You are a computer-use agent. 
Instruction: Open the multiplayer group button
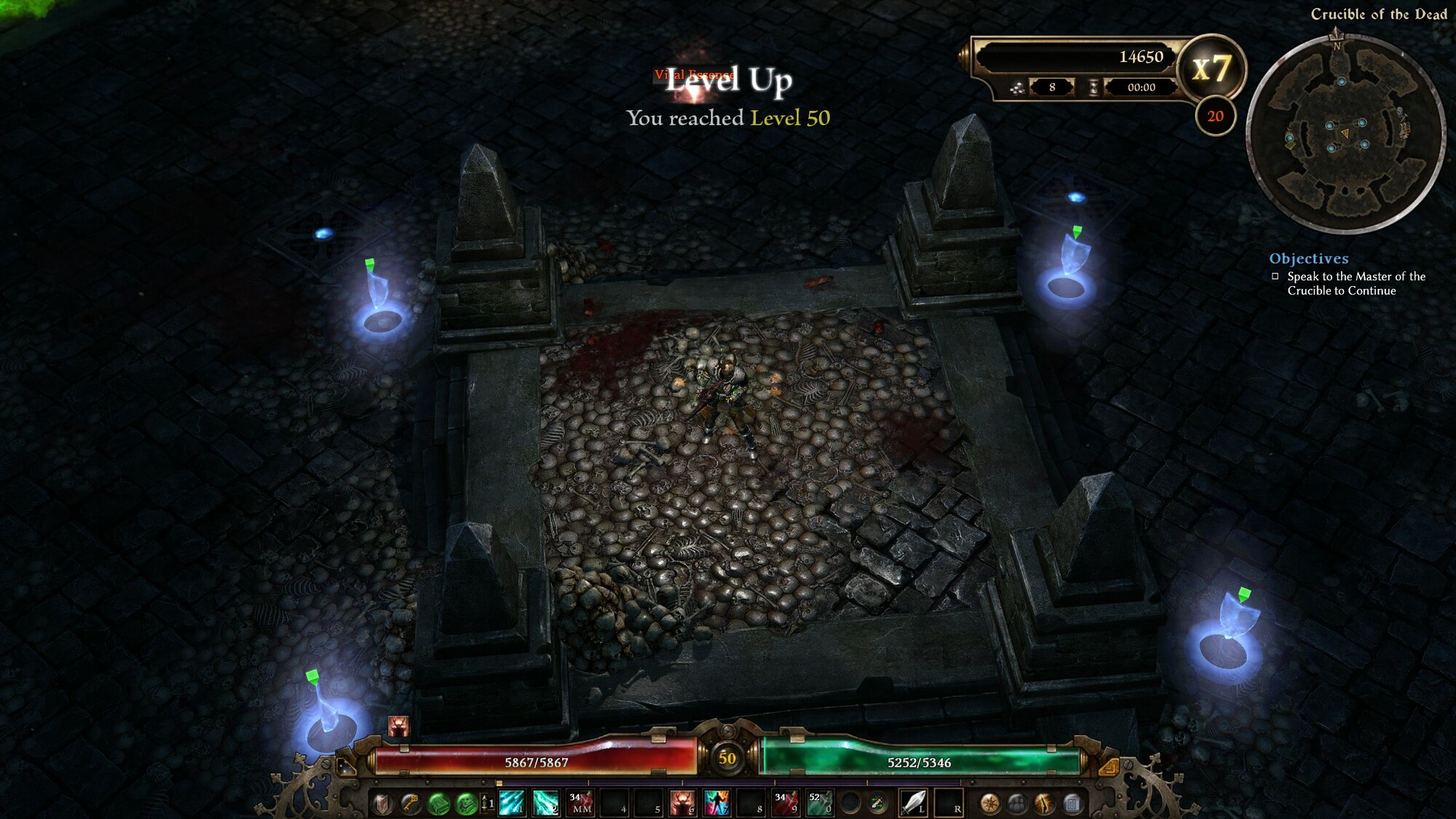(x=1017, y=804)
